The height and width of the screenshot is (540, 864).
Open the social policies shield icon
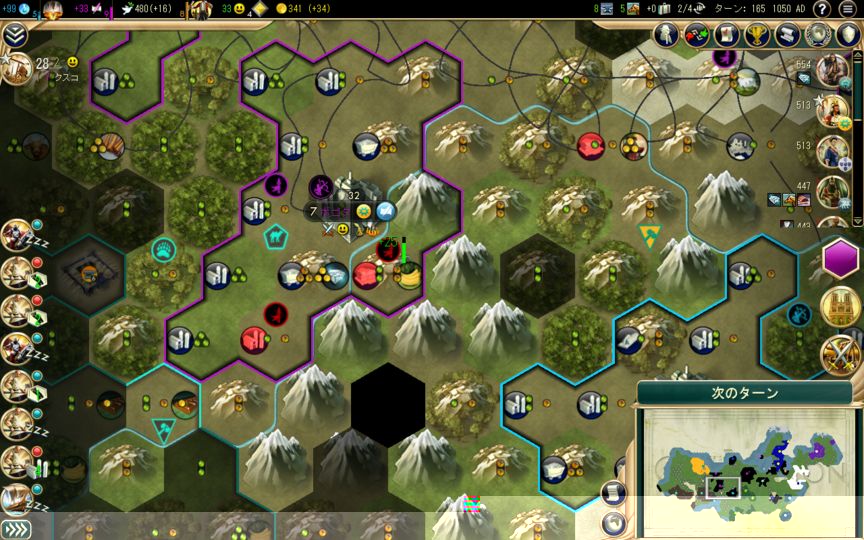[847, 35]
